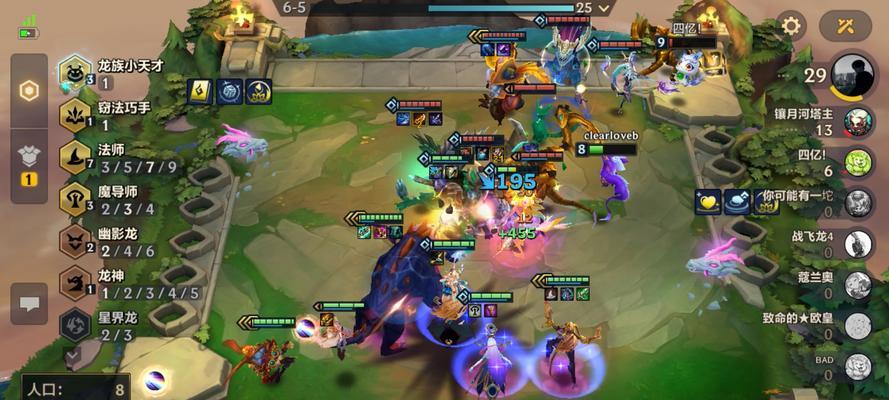Image resolution: width=889 pixels, height=400 pixels.
Task: Show details for 龙族小天才 trait
Action: pyautogui.click(x=75, y=72)
